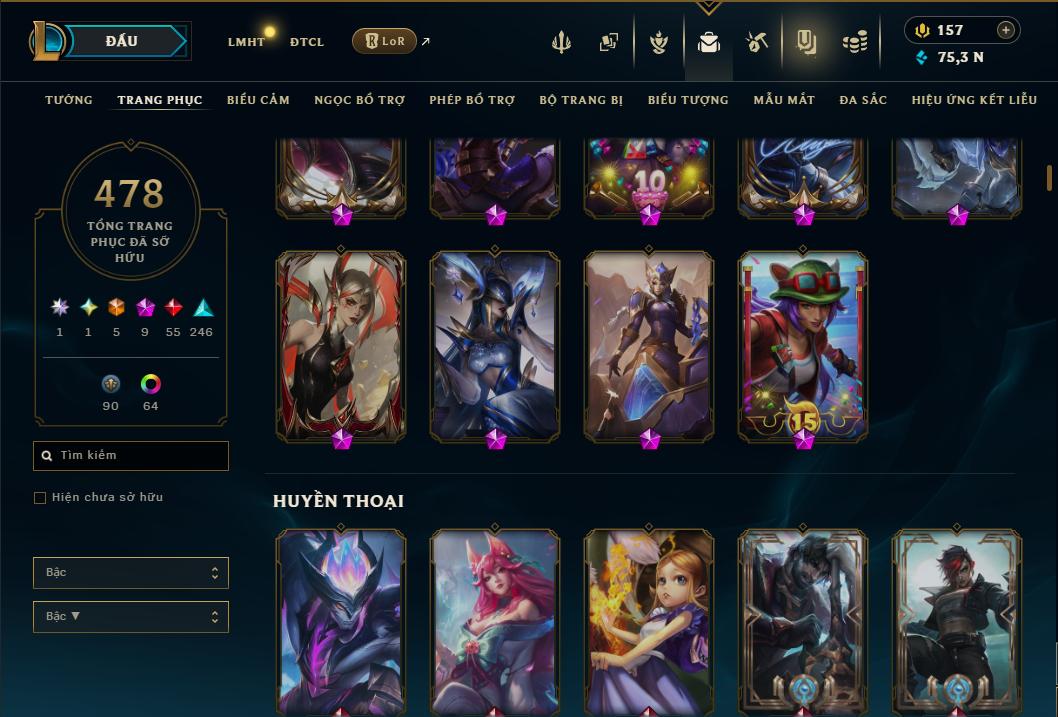Screen dimensions: 1058x717
Task: Switch to the LMHT game tab
Action: point(246,42)
